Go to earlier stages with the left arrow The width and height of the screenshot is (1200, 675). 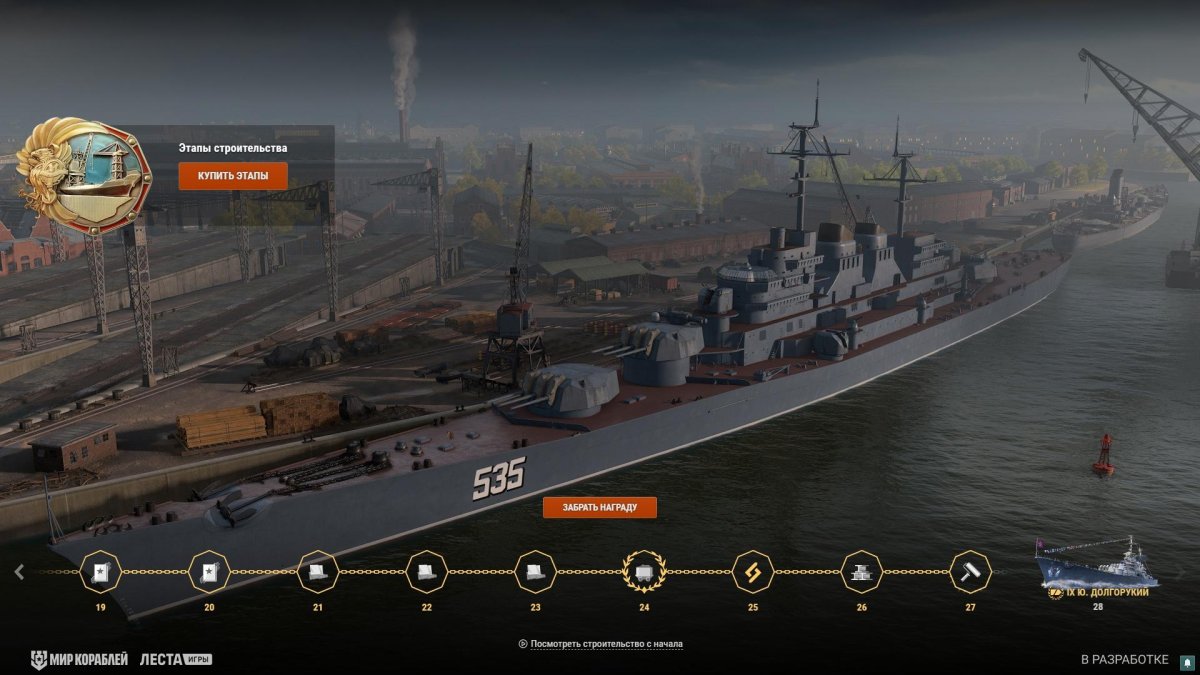click(x=19, y=572)
